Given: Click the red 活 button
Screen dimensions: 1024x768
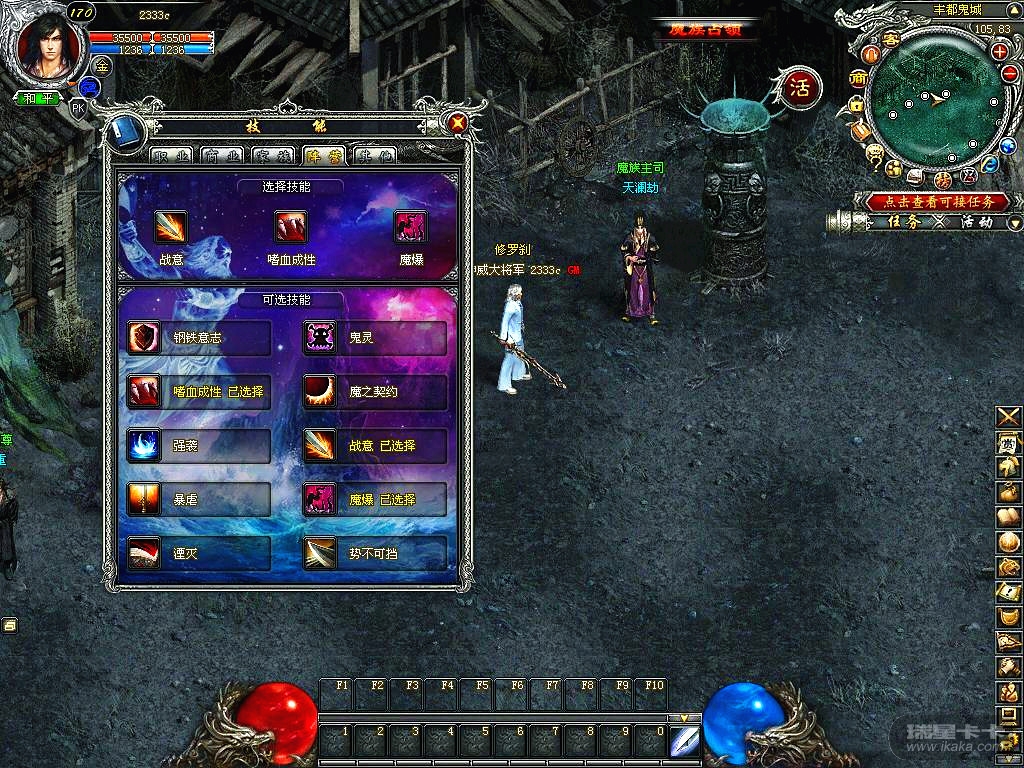Looking at the screenshot, I should [800, 87].
